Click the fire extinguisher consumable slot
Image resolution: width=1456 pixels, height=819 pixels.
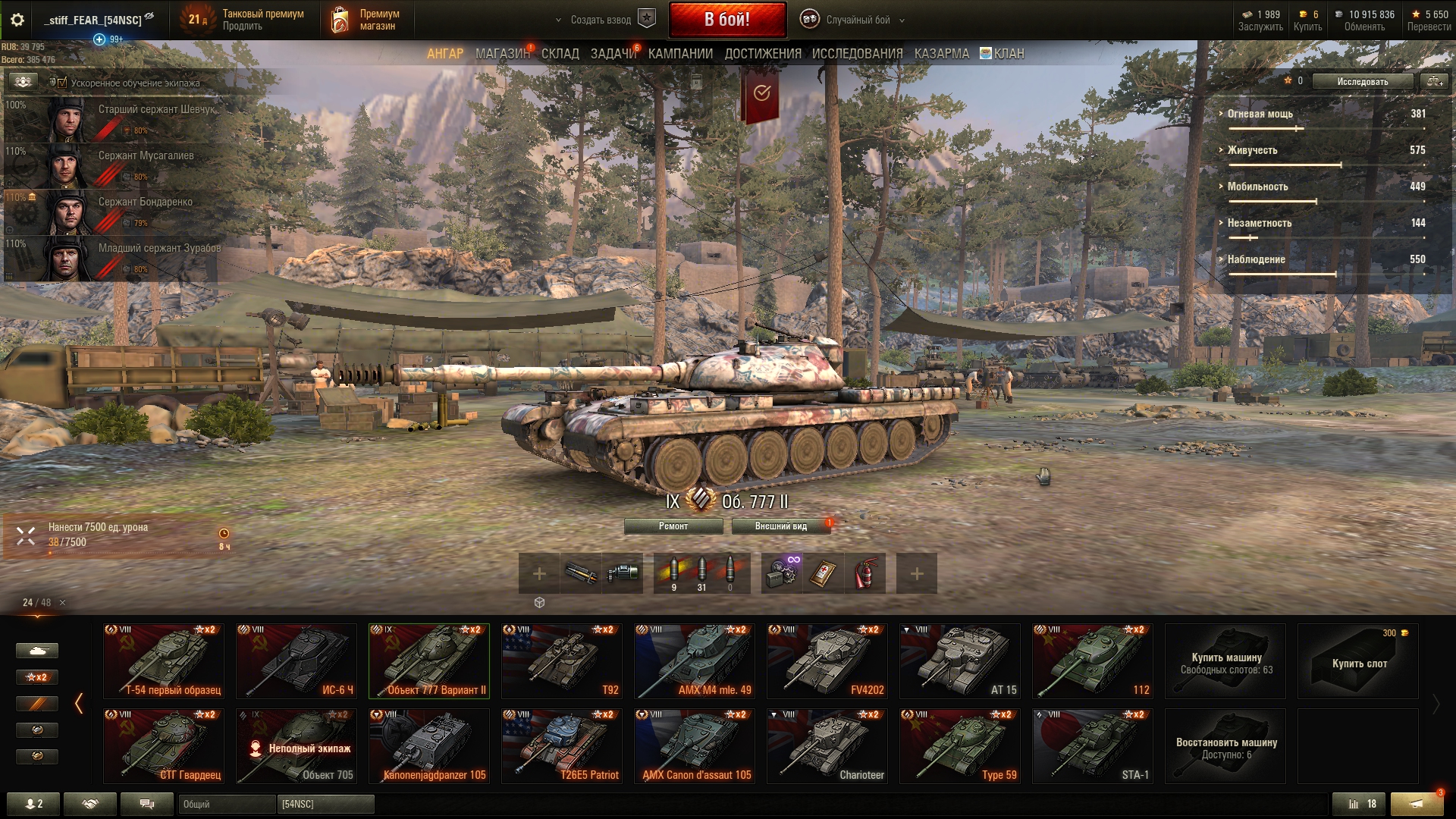[x=864, y=573]
